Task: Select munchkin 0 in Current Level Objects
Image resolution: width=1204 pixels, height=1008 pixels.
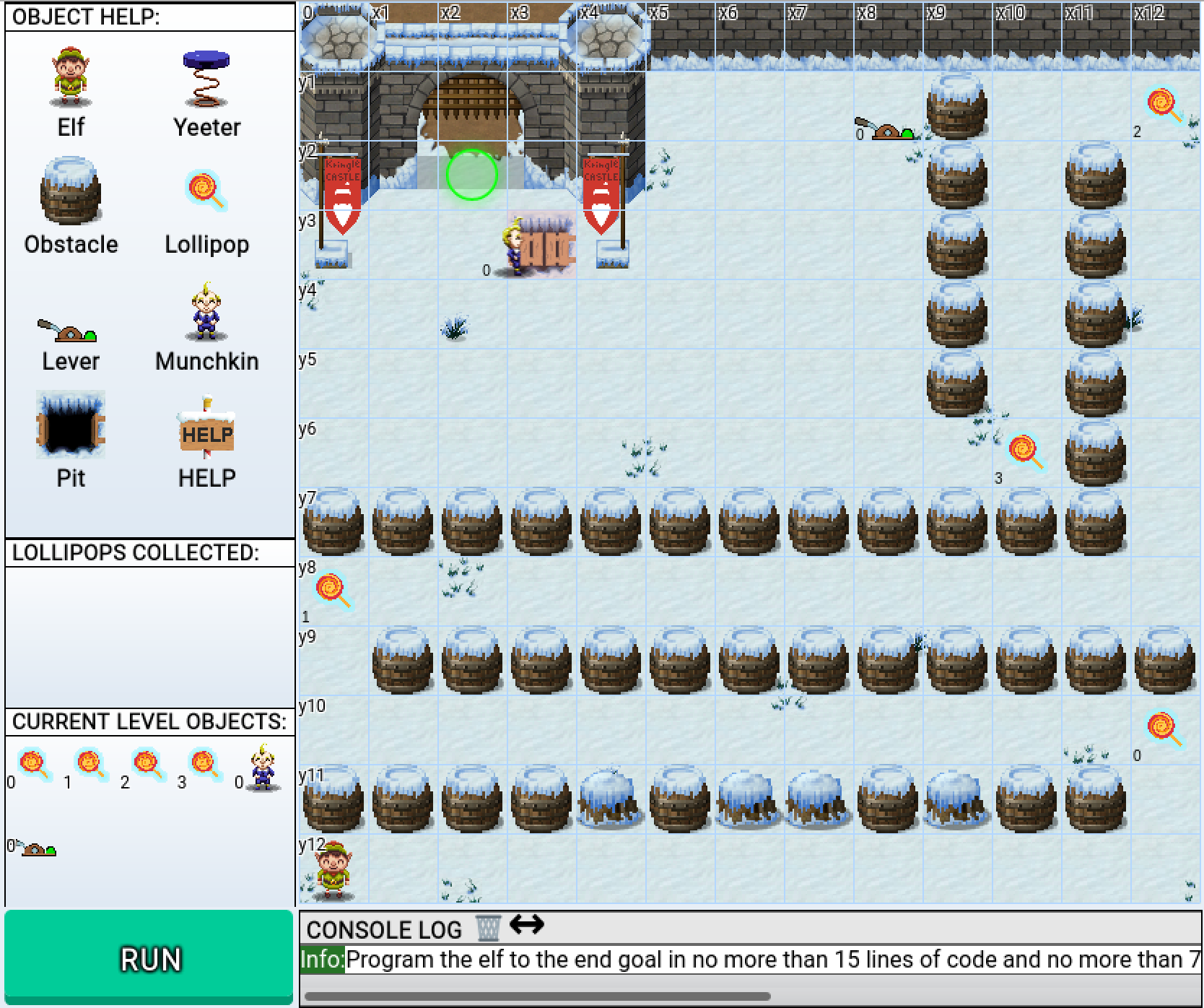Action: (x=261, y=767)
